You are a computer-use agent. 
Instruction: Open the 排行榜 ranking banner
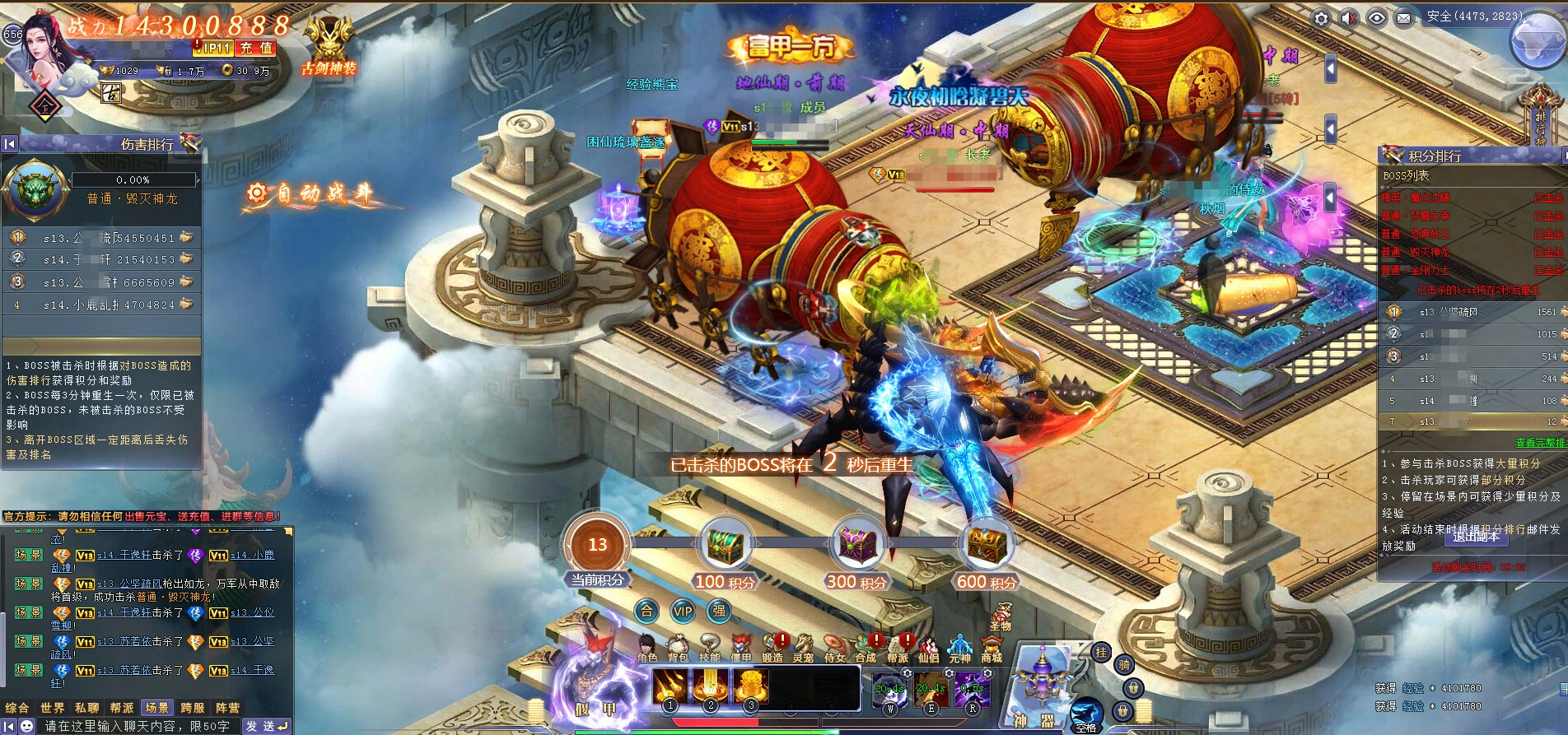pyautogui.click(x=1541, y=115)
